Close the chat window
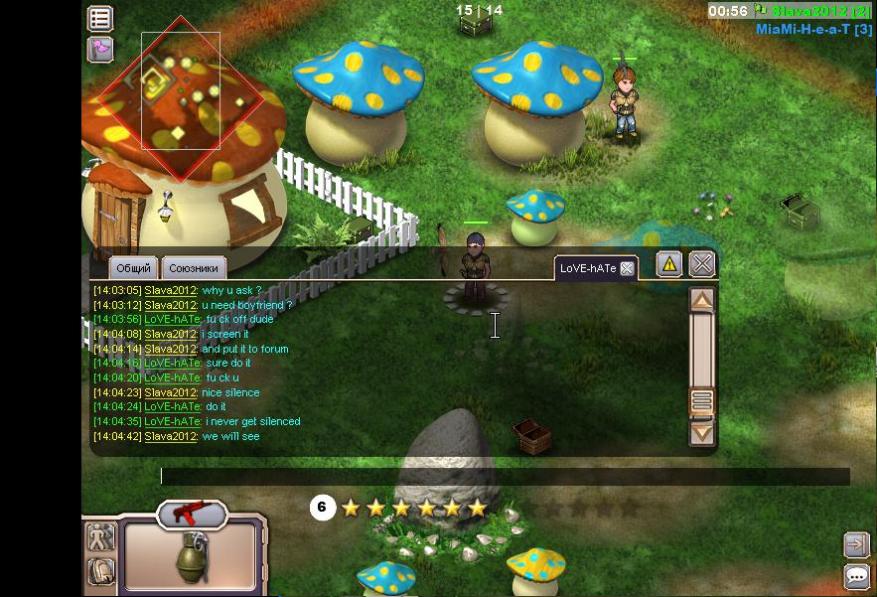Image resolution: width=877 pixels, height=597 pixels. tap(702, 264)
